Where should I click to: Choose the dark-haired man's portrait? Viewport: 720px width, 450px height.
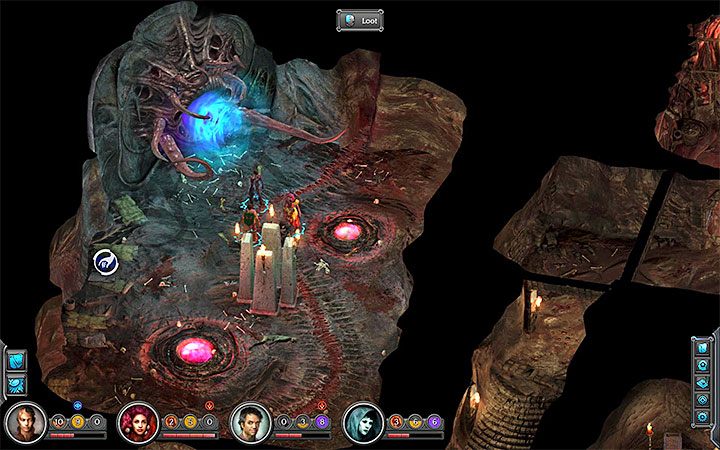click(x=249, y=424)
